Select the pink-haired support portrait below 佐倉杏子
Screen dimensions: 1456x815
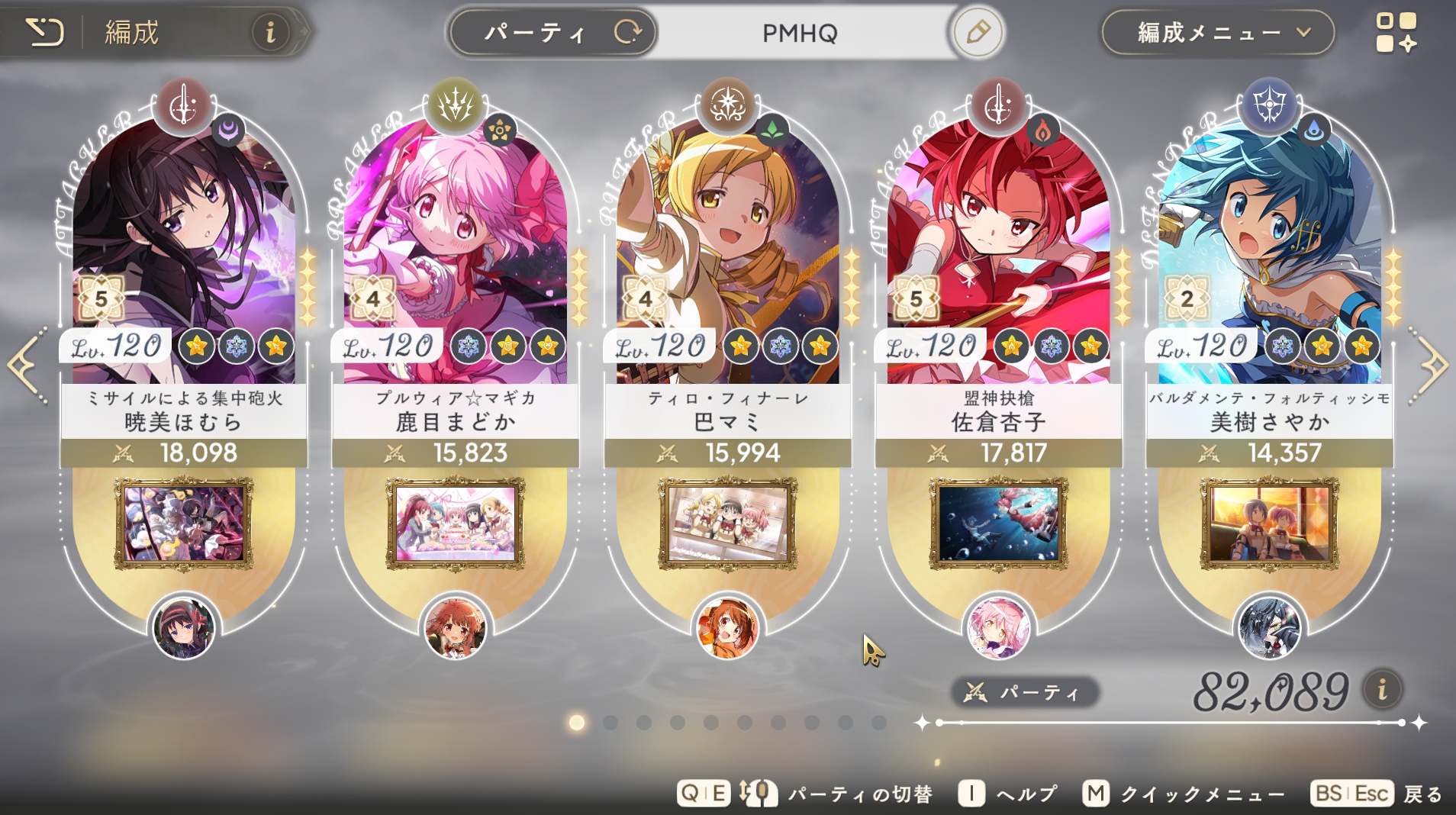(x=998, y=629)
